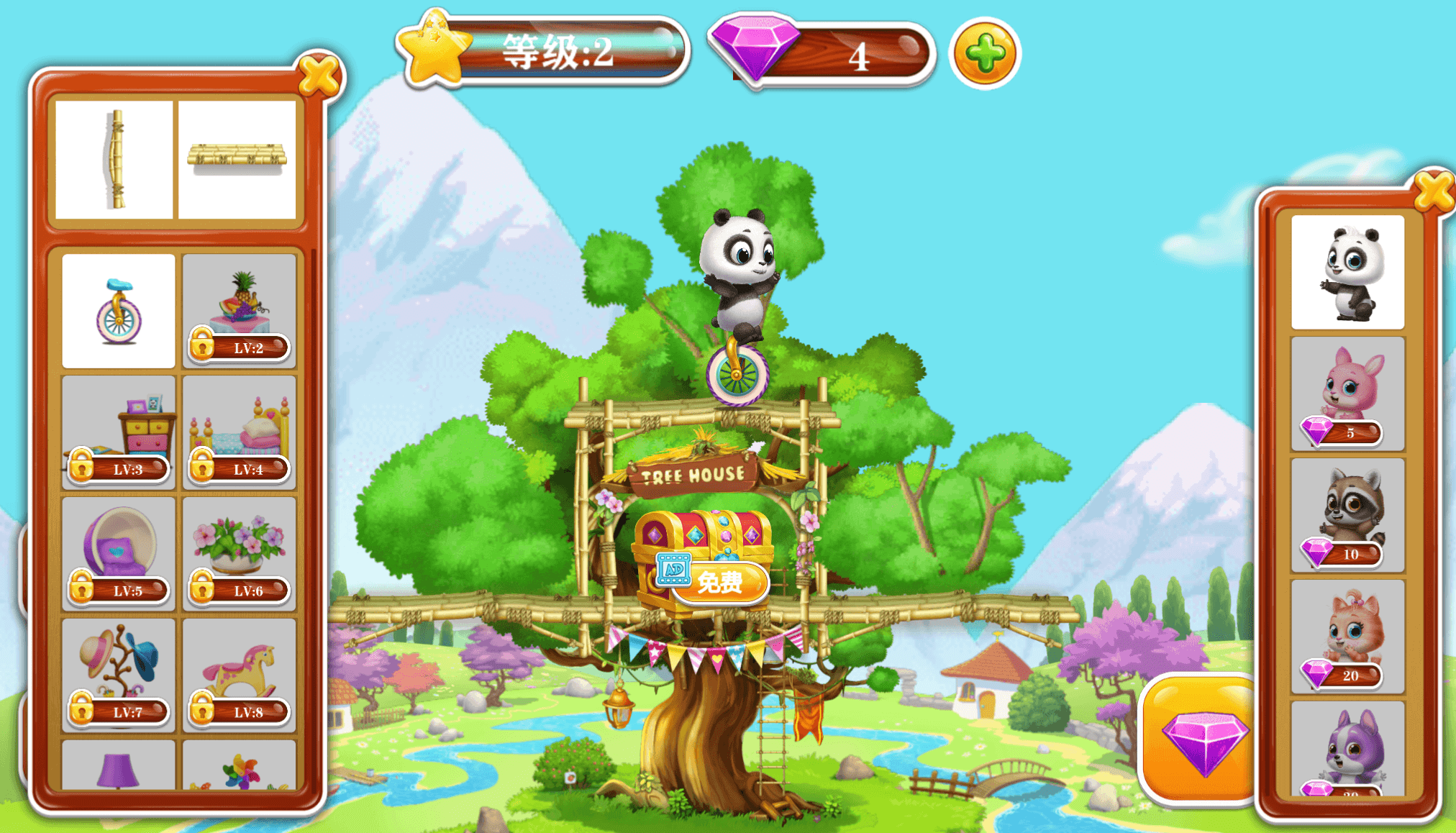Select the horizontal bamboo platform piece
1456x833 pixels.
pos(237,159)
